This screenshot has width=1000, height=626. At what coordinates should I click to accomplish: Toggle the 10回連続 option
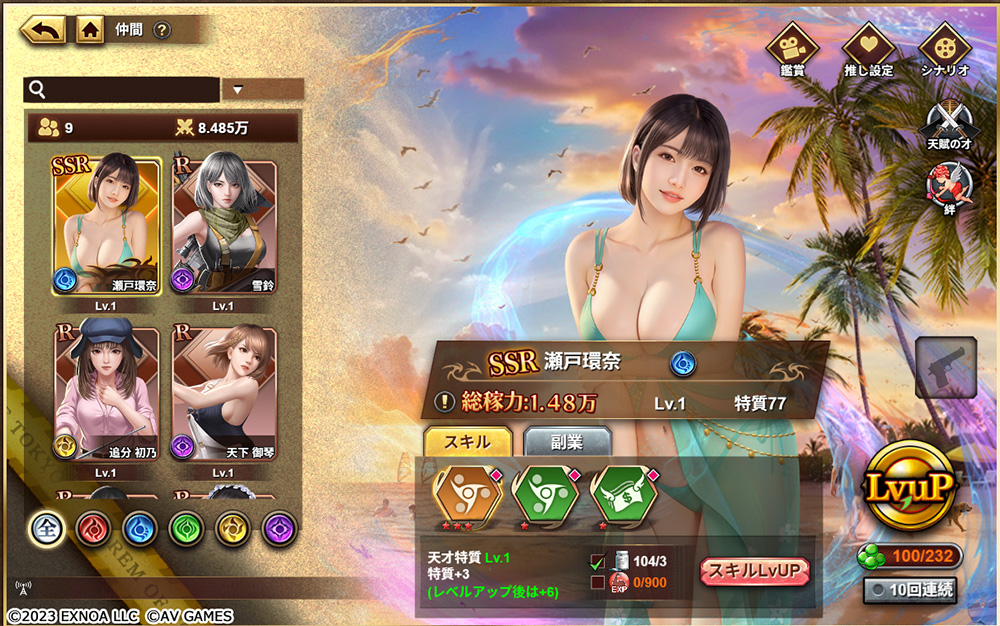(x=909, y=589)
